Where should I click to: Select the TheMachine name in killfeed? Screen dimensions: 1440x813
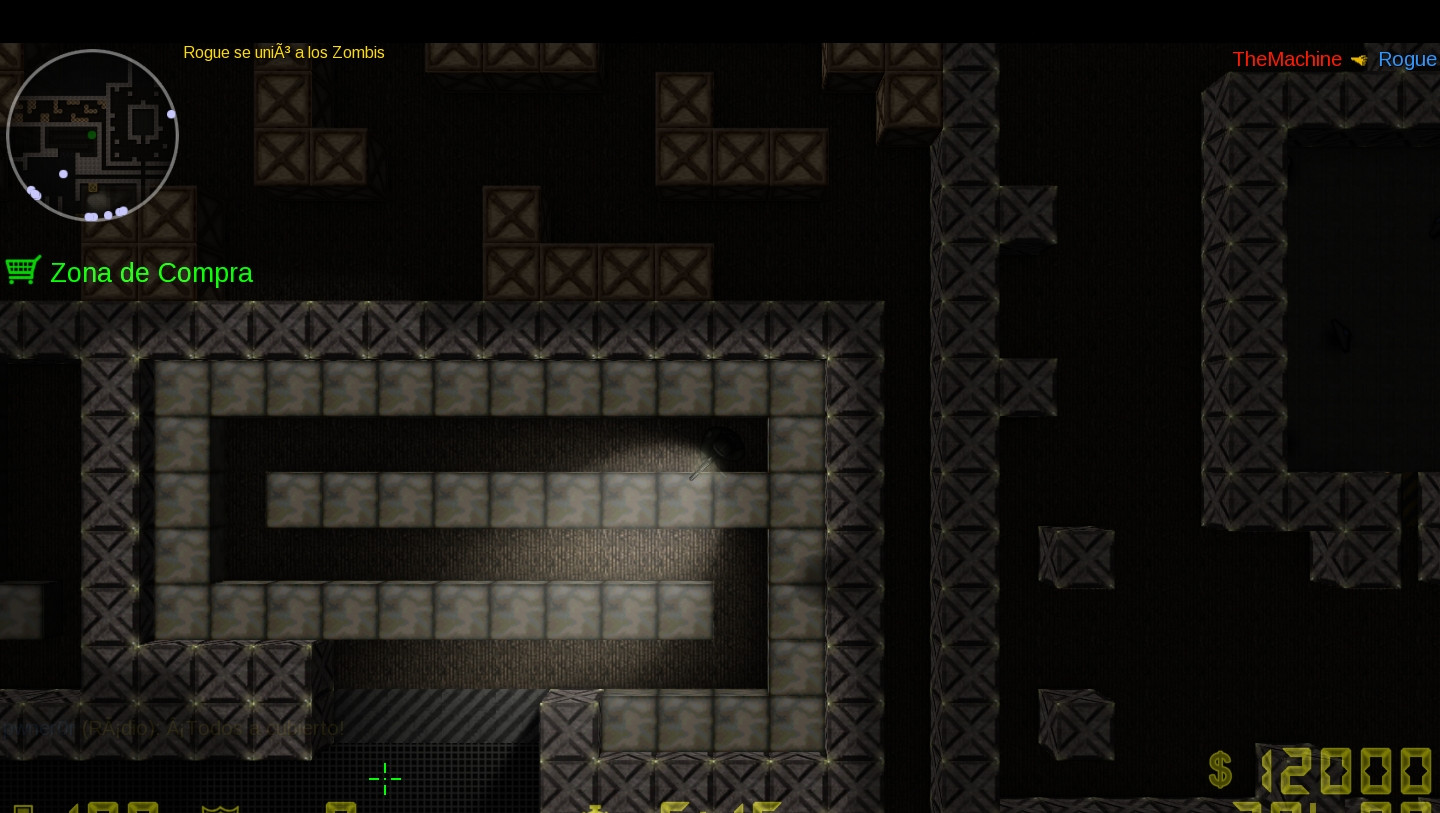coord(1287,59)
